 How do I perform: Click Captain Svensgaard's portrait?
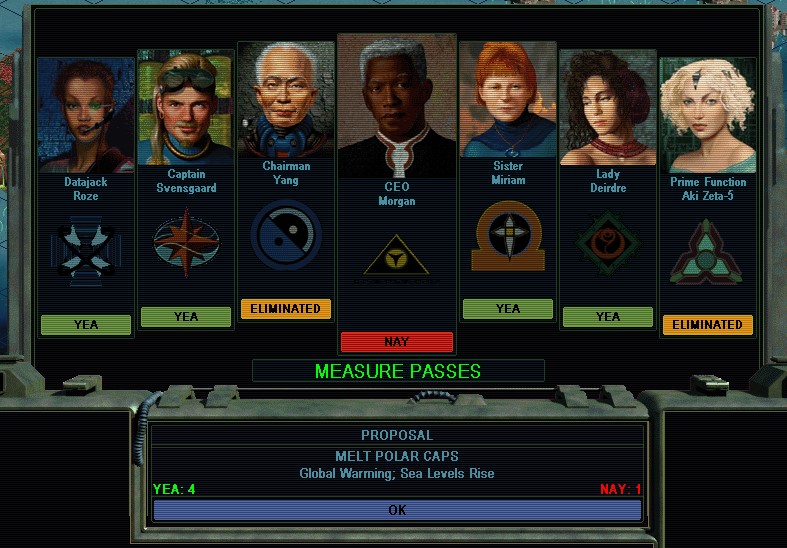[185, 109]
